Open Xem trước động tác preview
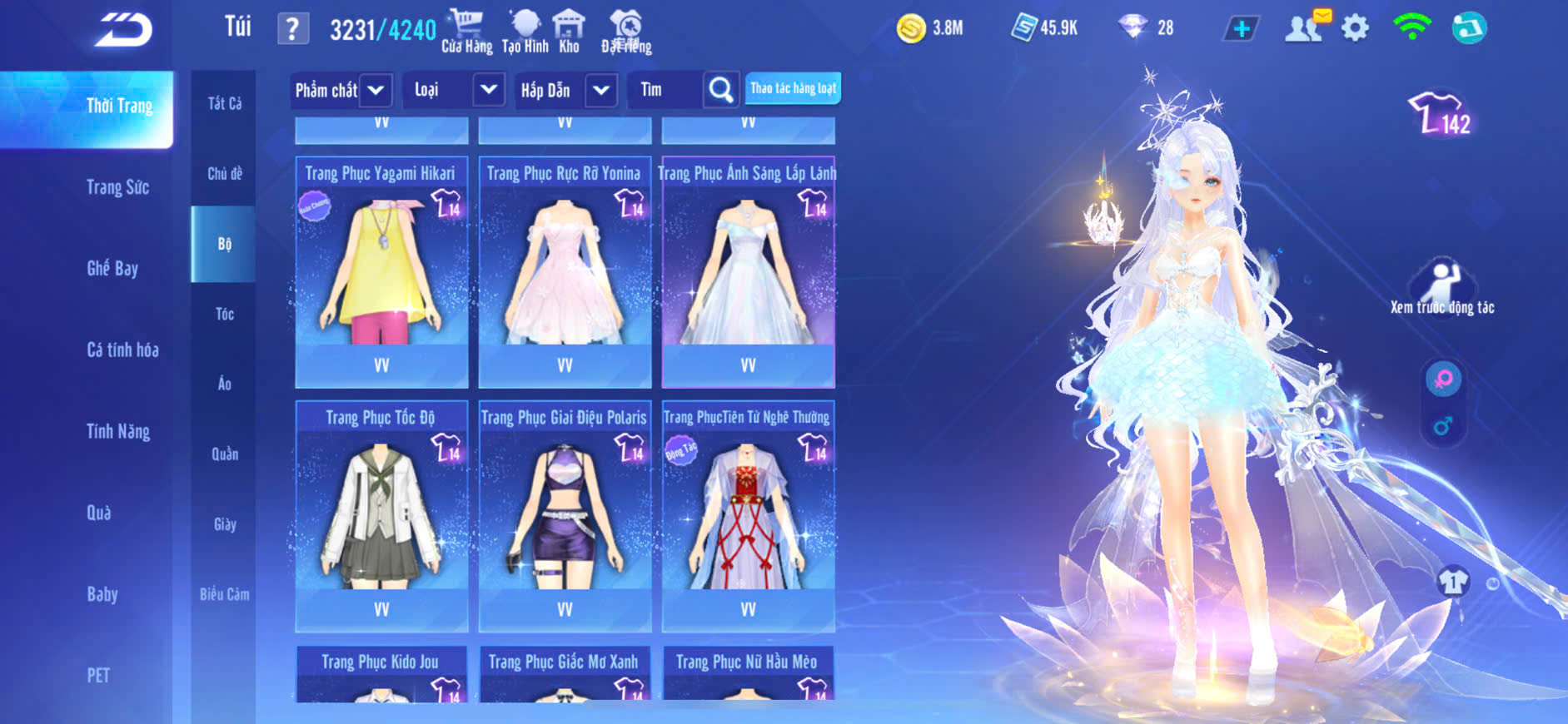This screenshot has height=724, width=1568. tap(1441, 288)
